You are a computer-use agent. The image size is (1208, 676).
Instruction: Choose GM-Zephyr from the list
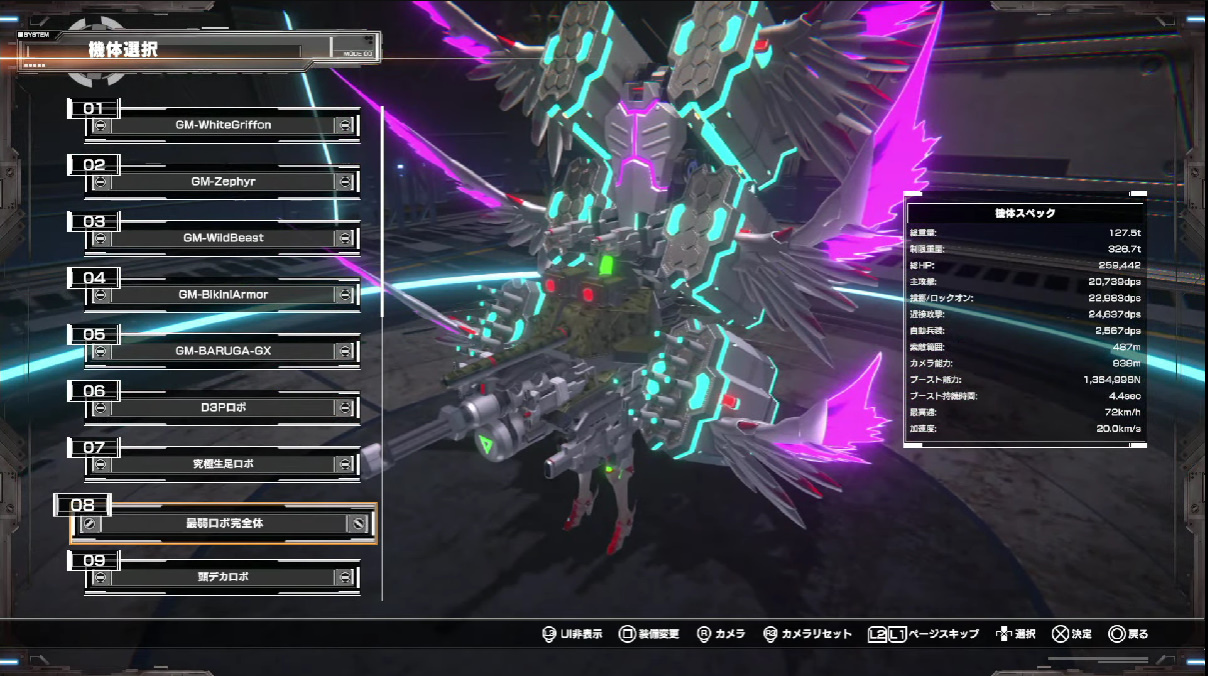point(224,182)
